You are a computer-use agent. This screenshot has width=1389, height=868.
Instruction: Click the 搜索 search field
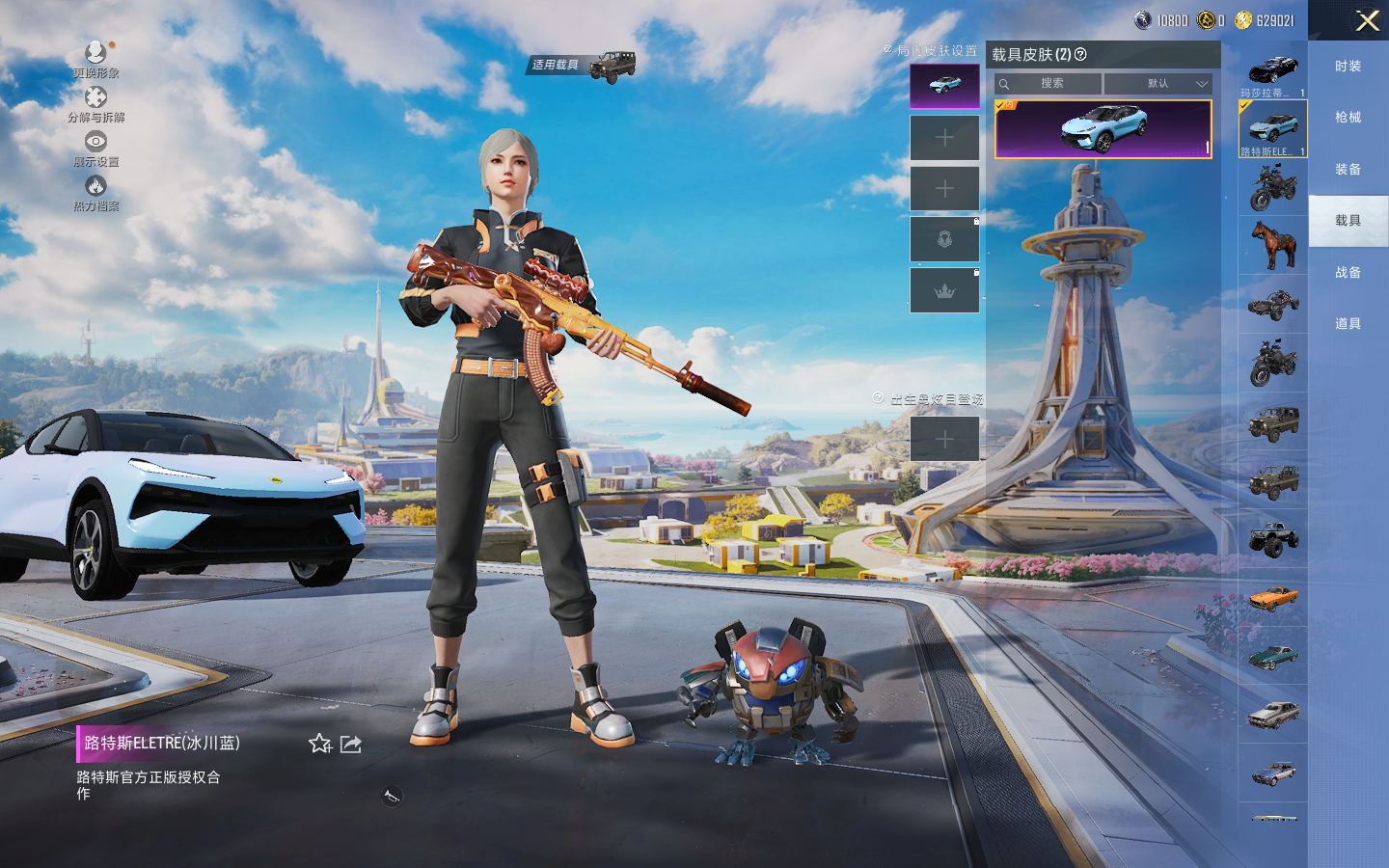1049,84
